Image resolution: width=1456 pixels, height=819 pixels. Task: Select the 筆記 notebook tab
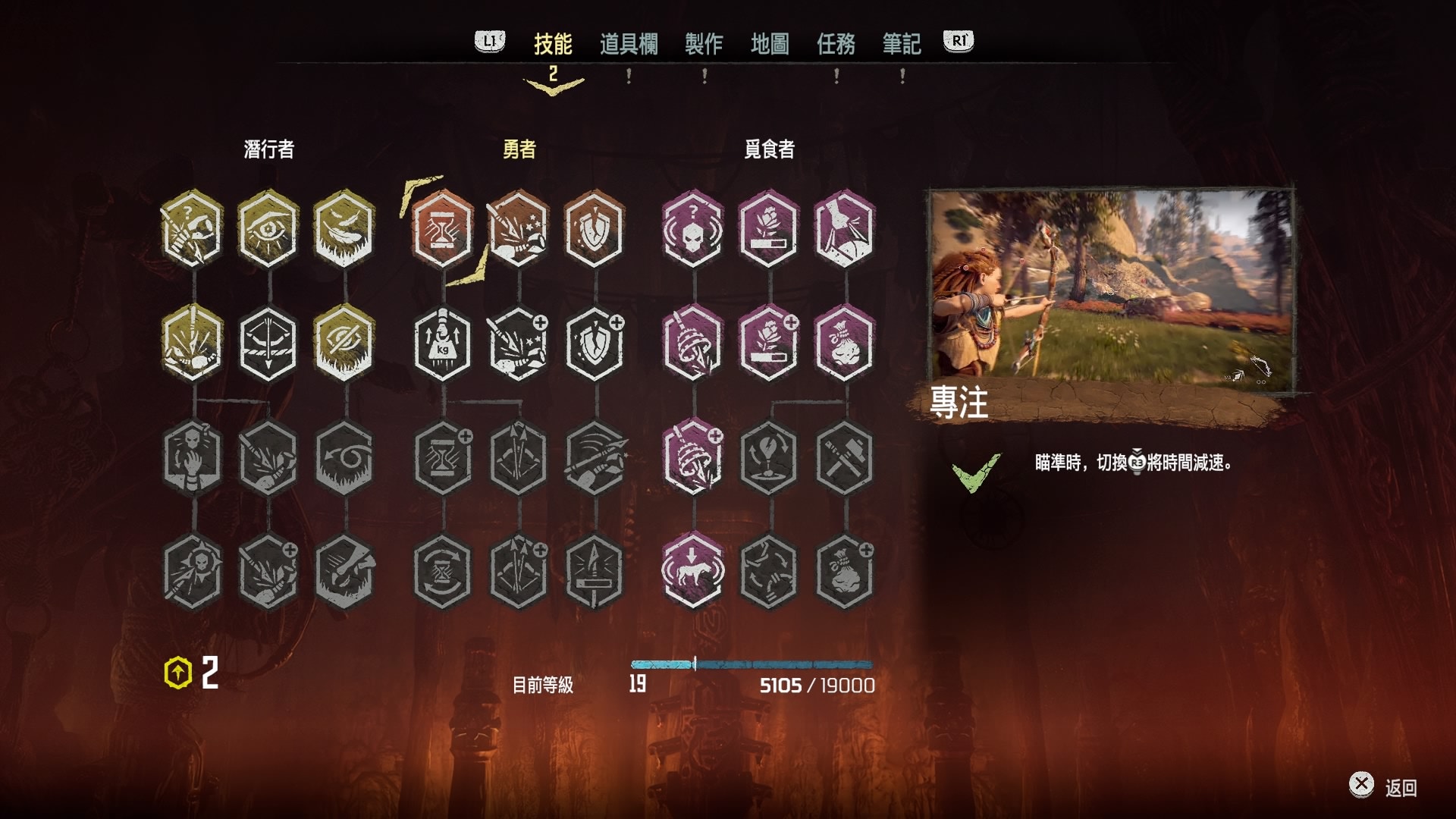[x=901, y=44]
